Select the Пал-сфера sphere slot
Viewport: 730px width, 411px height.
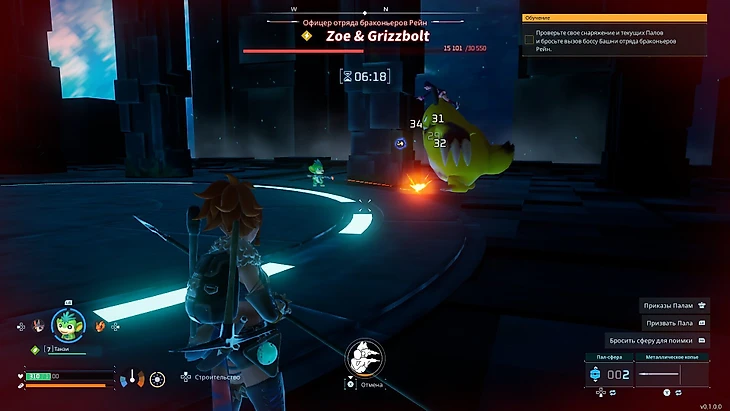coord(609,374)
